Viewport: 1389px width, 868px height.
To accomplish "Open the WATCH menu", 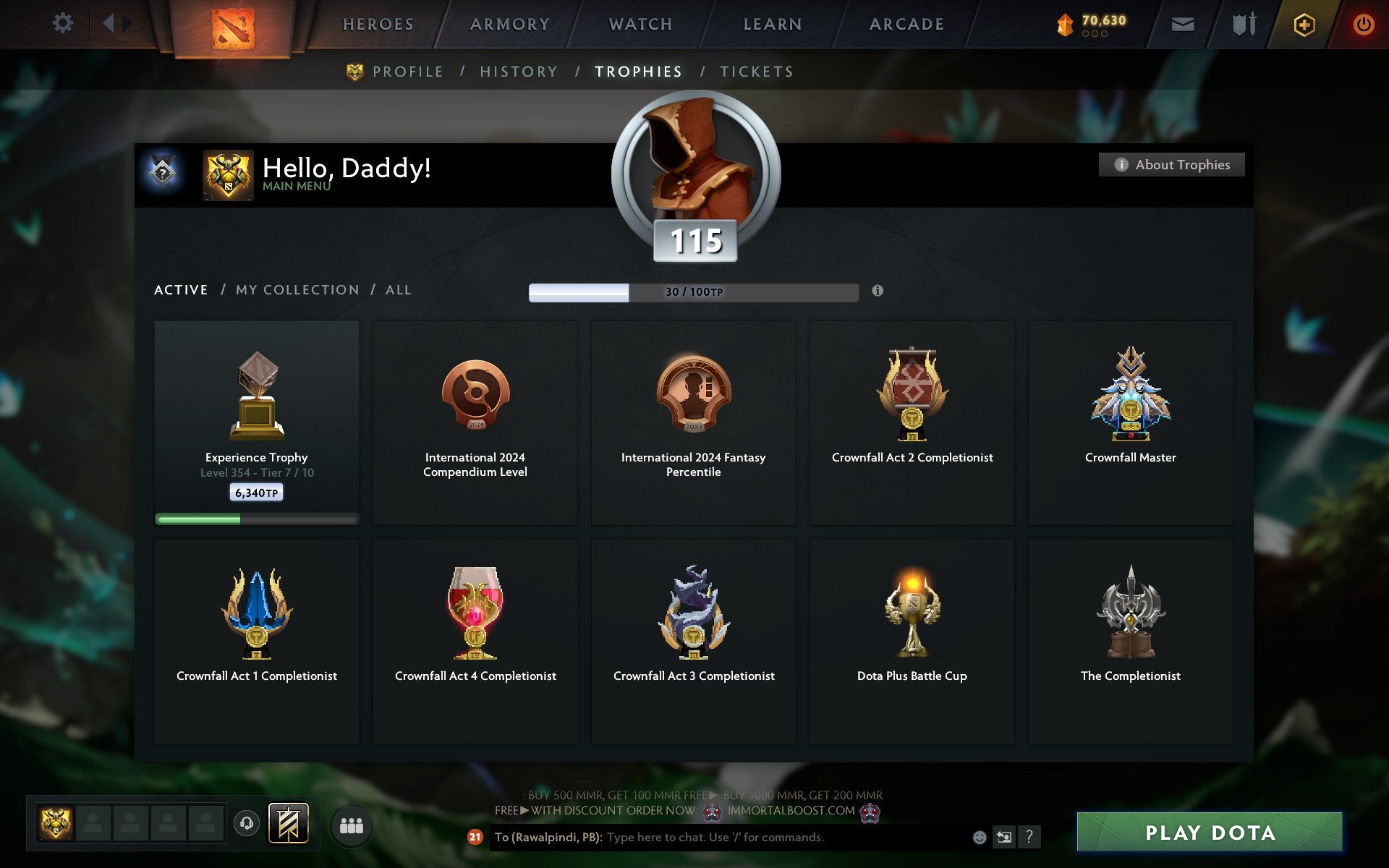I will pyautogui.click(x=640, y=23).
